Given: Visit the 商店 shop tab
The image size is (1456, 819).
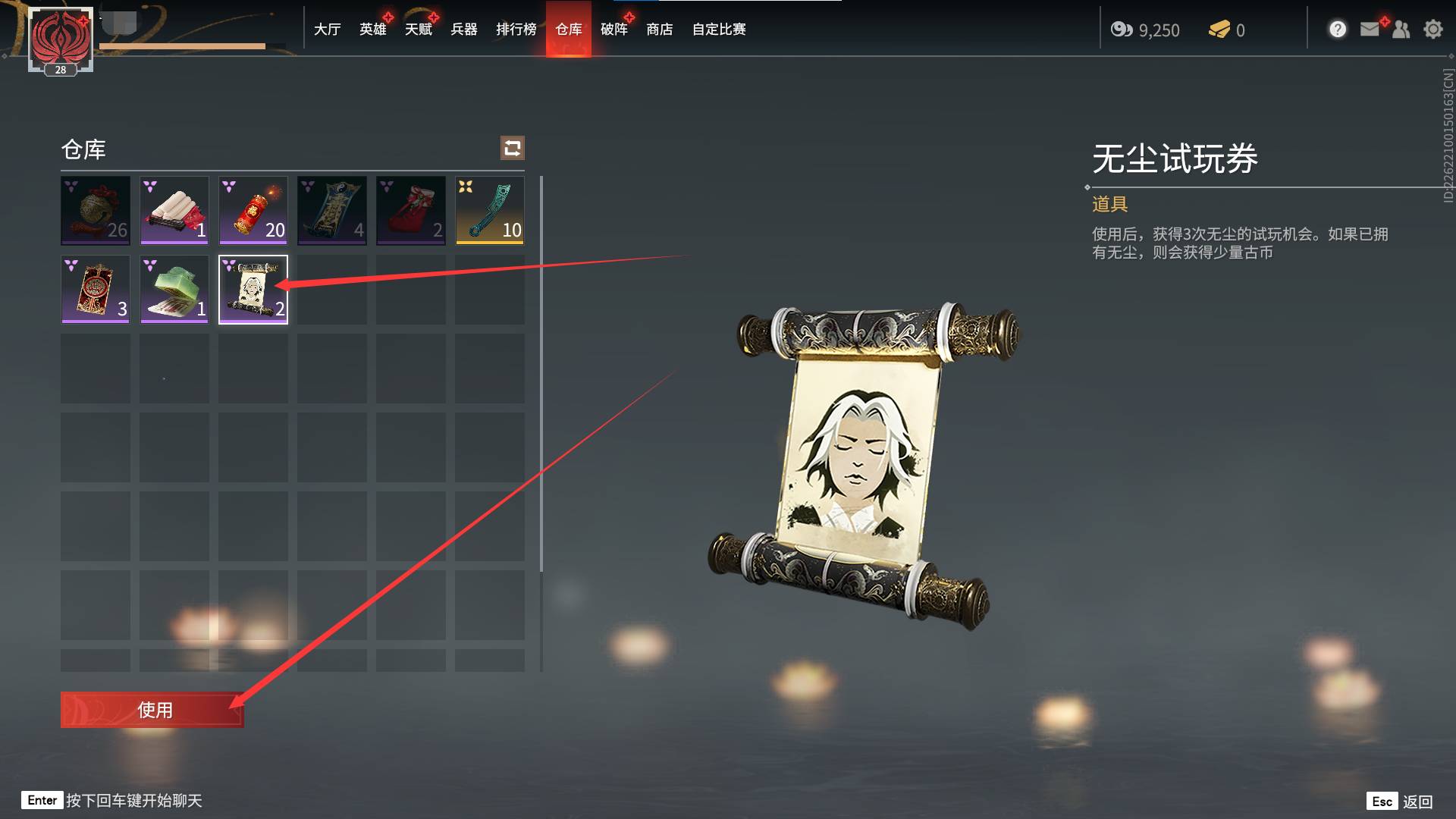Looking at the screenshot, I should [659, 30].
